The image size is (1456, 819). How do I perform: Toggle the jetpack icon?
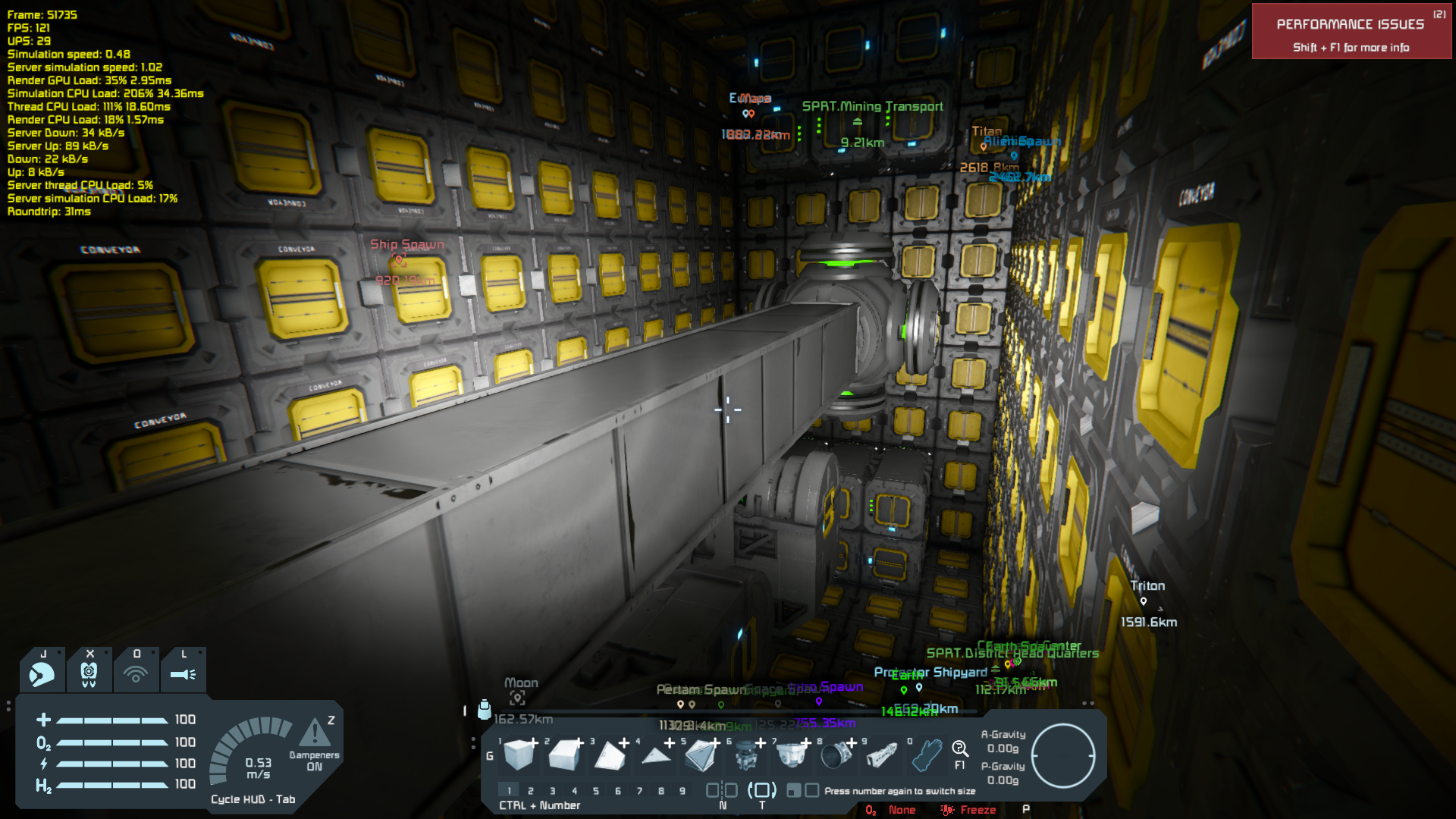tap(42, 673)
